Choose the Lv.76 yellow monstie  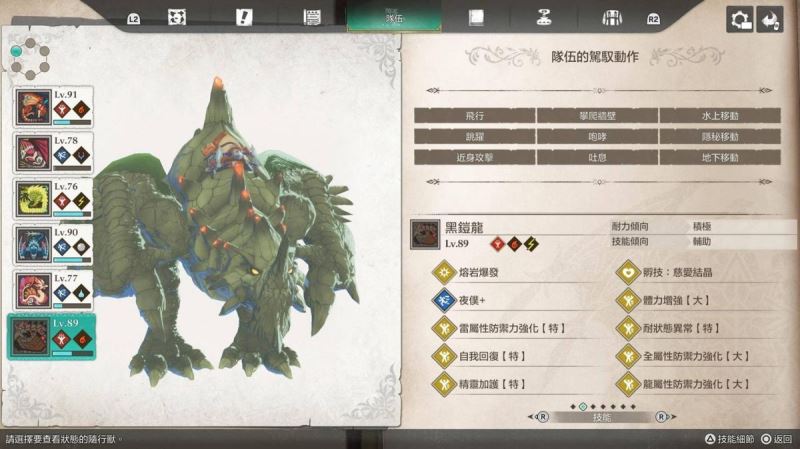(x=52, y=199)
